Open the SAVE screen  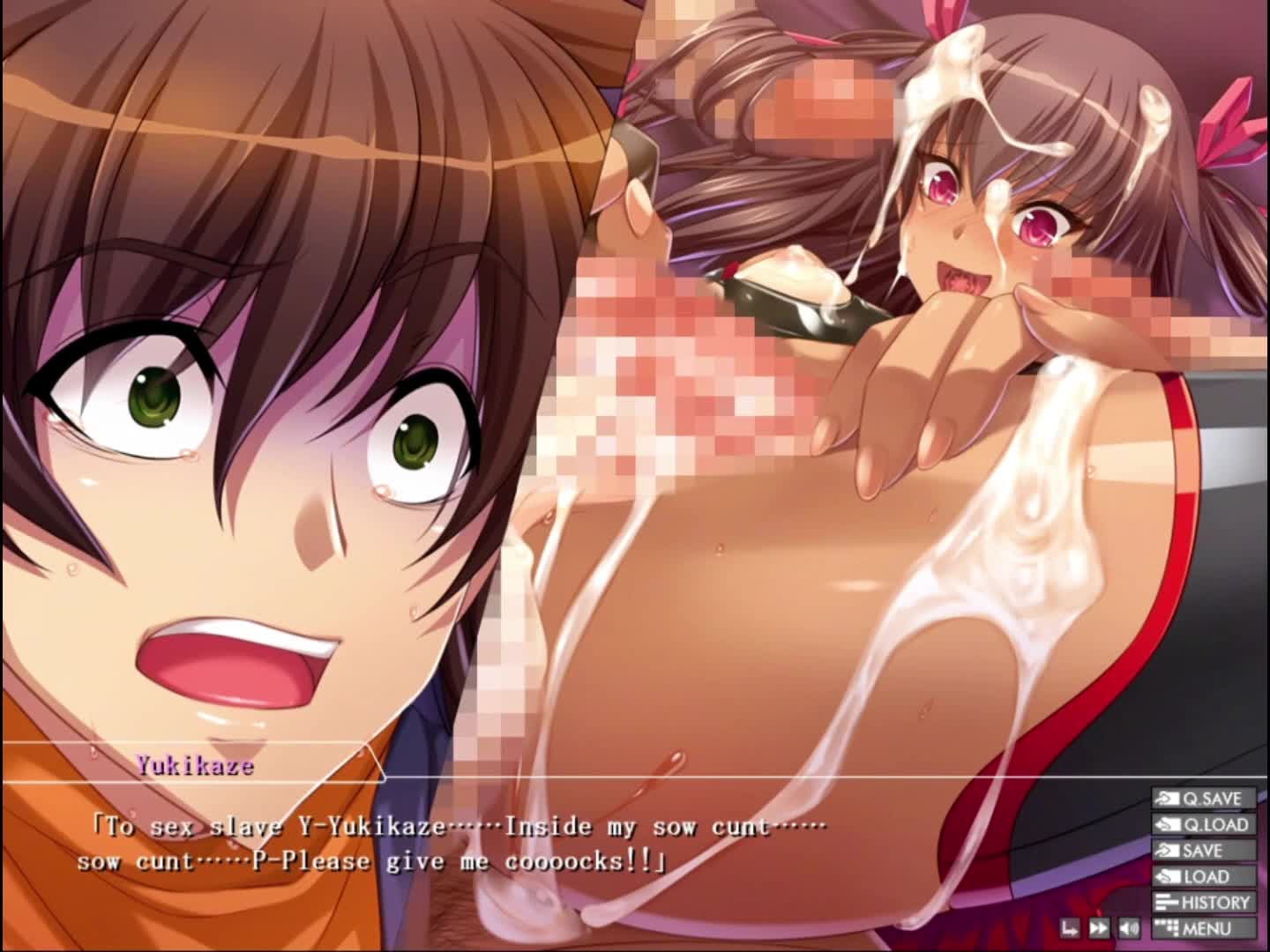point(1203,851)
